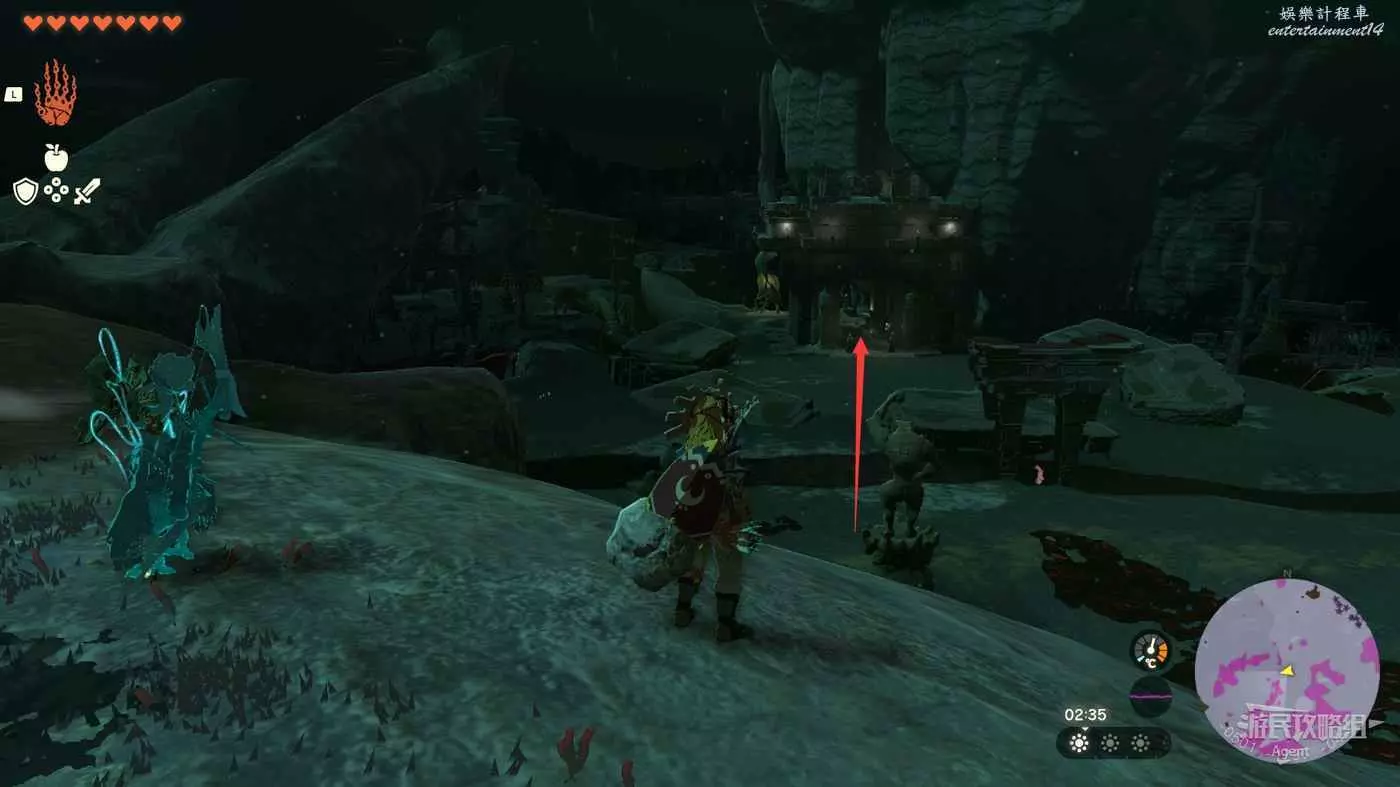
Task: Select the highlighted current weather forecast icon
Action: pyautogui.click(x=1078, y=743)
